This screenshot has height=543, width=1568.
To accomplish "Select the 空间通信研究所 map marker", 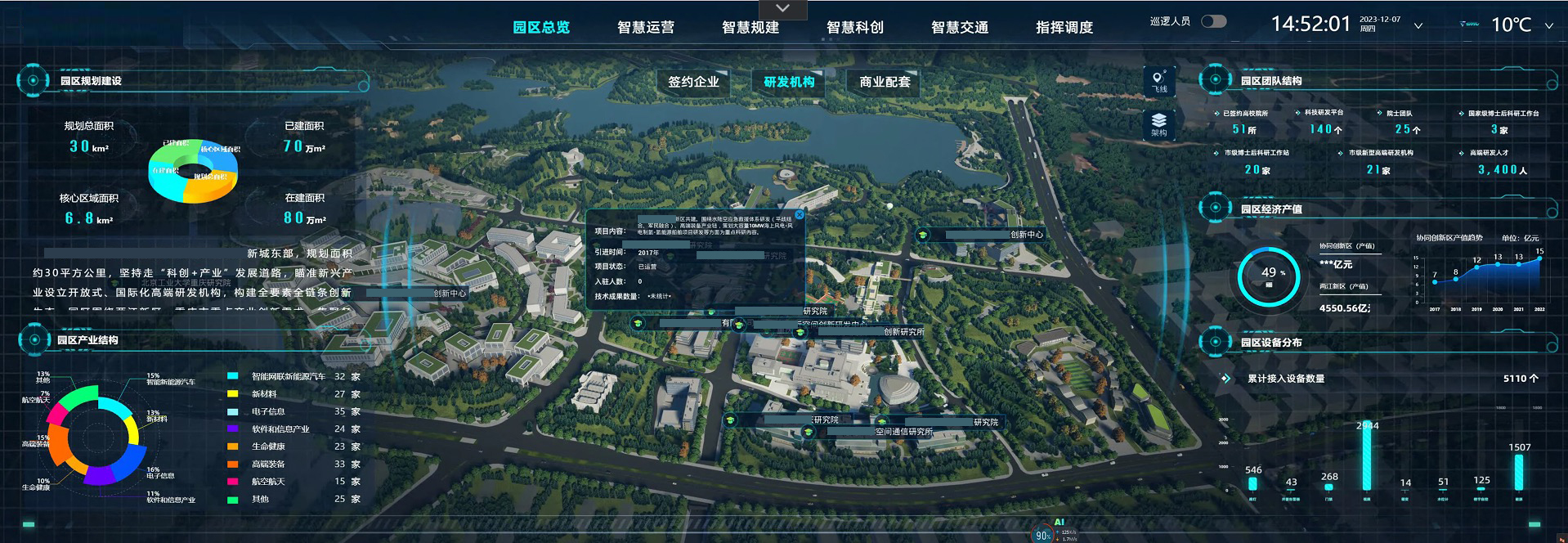I will click(x=903, y=432).
